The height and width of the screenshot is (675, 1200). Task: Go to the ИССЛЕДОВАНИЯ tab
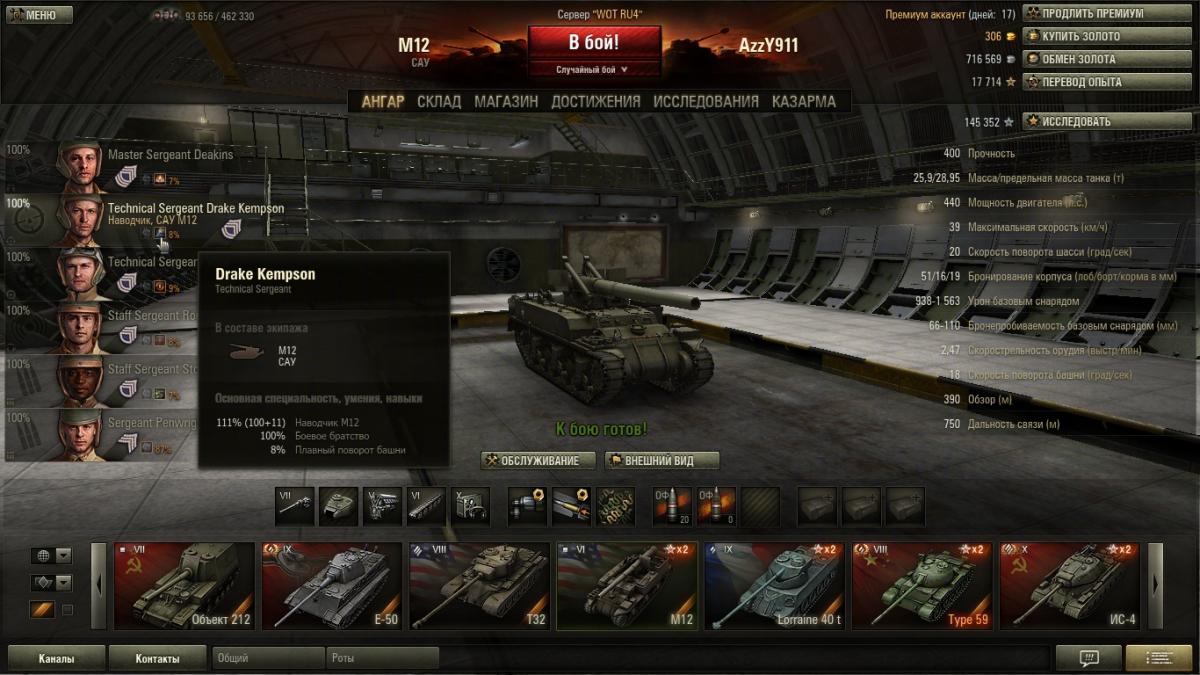(x=706, y=101)
